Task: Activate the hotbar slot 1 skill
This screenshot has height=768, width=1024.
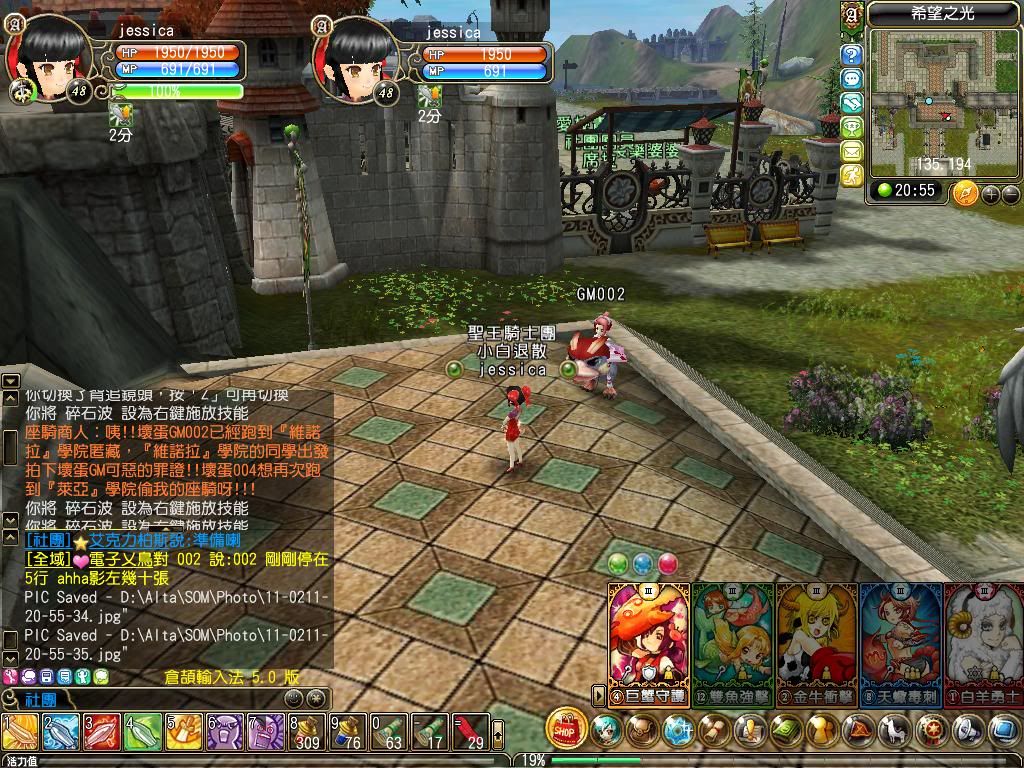Action: [19, 733]
